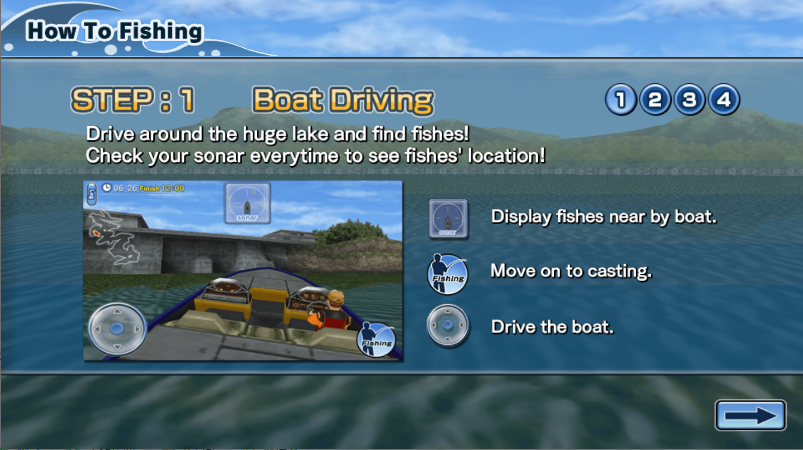Open the boat driving preview screenshot
Image resolution: width=803 pixels, height=450 pixels.
[x=243, y=270]
